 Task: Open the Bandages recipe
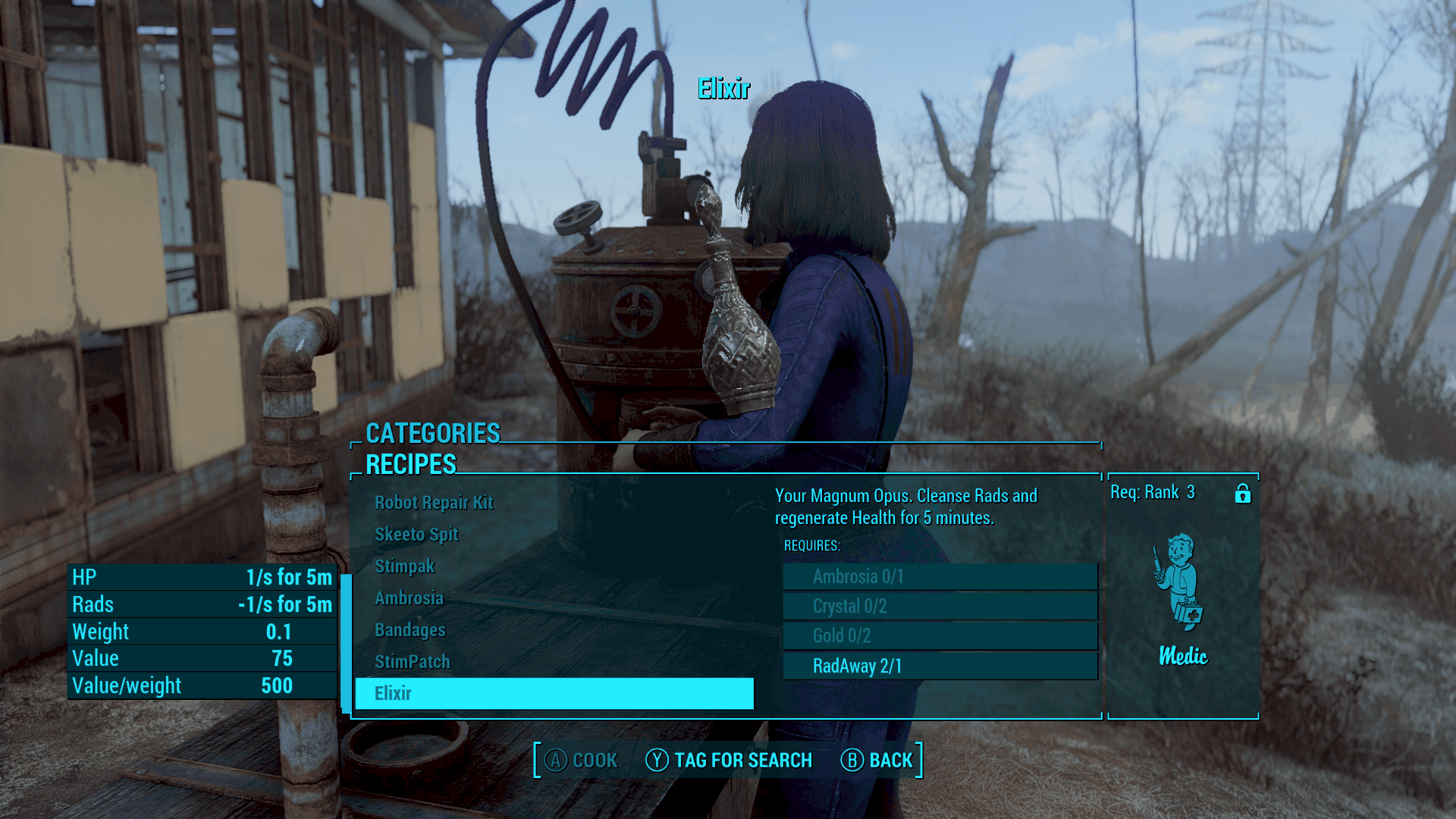coord(409,630)
